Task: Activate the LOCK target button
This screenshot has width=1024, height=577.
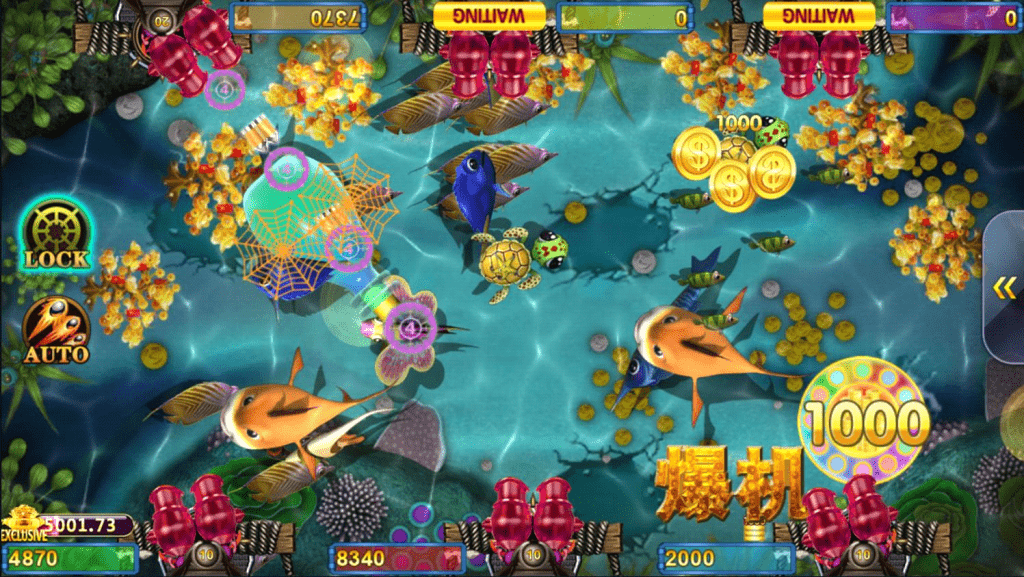Action: click(57, 235)
